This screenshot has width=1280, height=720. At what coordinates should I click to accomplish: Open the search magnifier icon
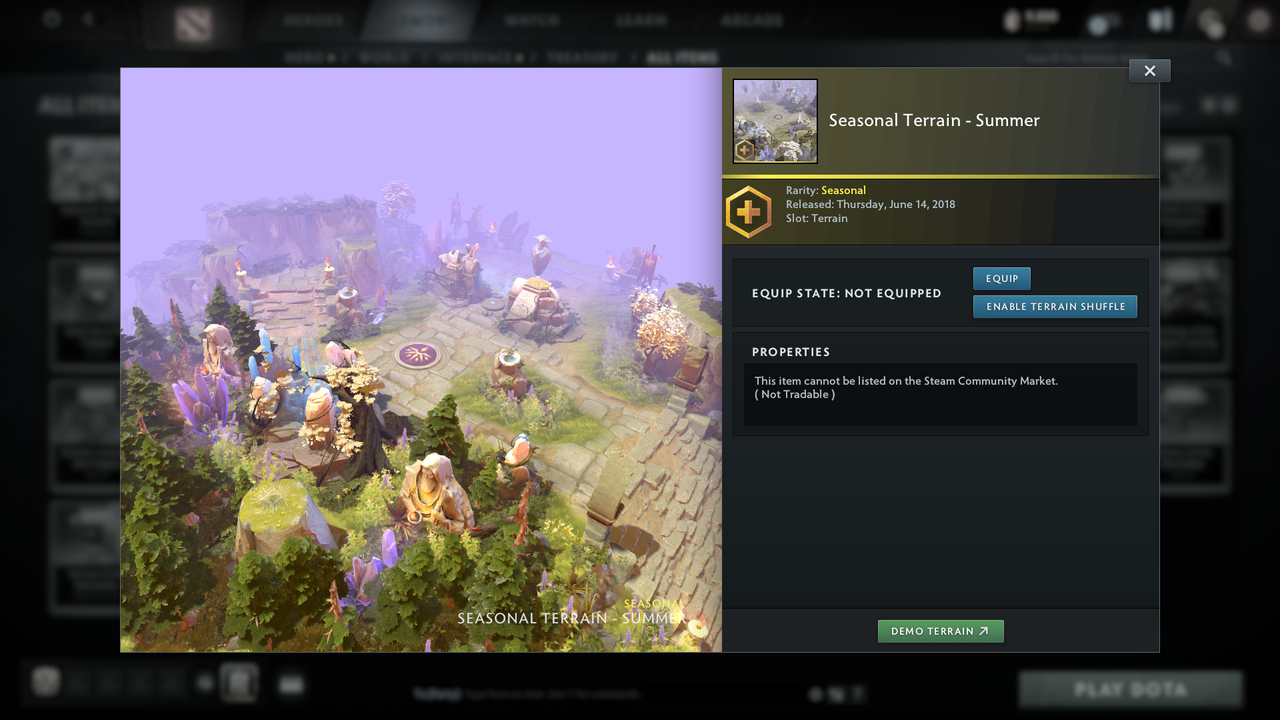[x=1225, y=57]
